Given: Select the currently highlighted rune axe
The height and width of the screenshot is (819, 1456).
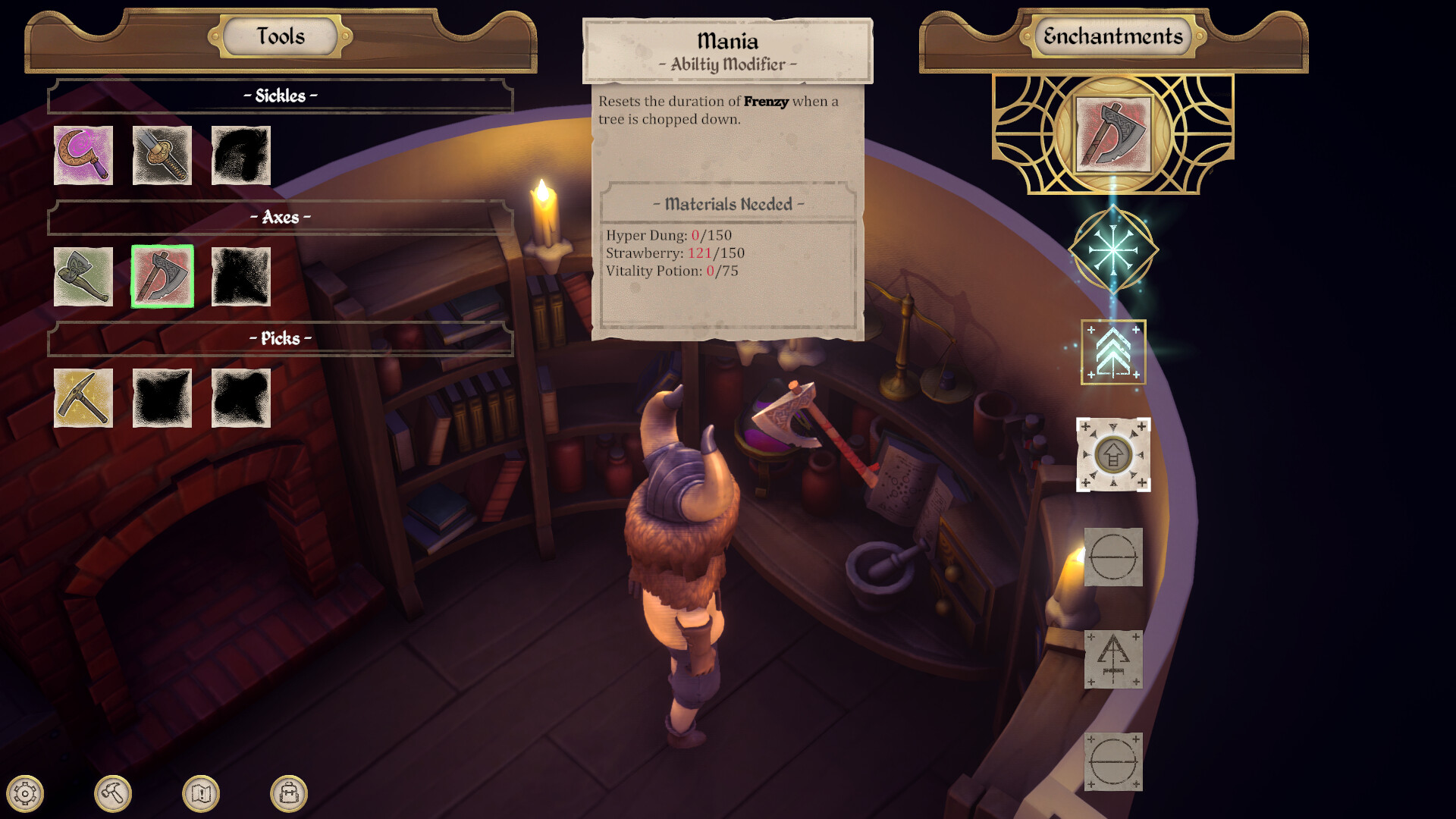Looking at the screenshot, I should click(x=162, y=277).
